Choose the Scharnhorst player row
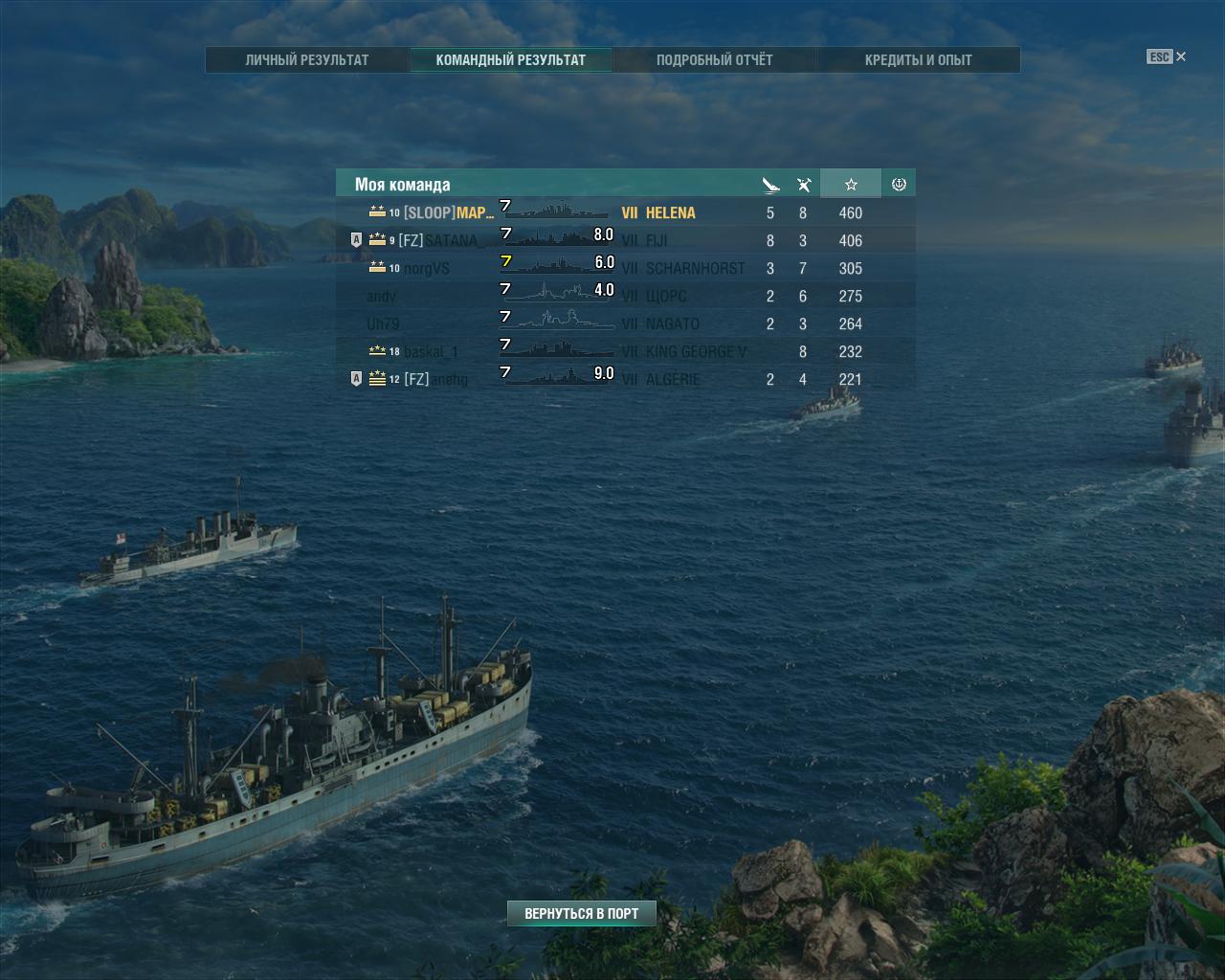The height and width of the screenshot is (980, 1225). 626,268
